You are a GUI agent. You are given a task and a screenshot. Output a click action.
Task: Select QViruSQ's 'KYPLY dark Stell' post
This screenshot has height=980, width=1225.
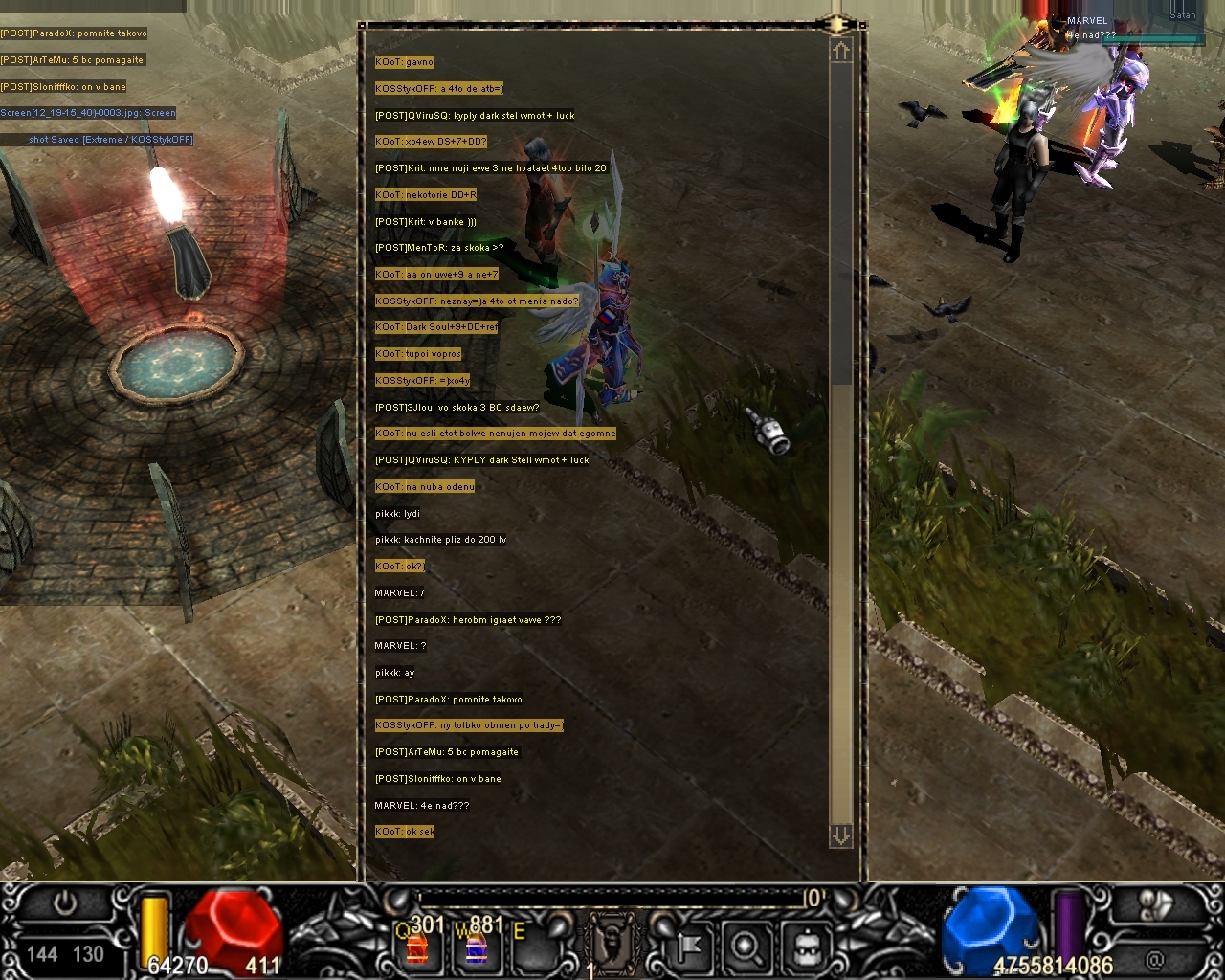tap(481, 460)
